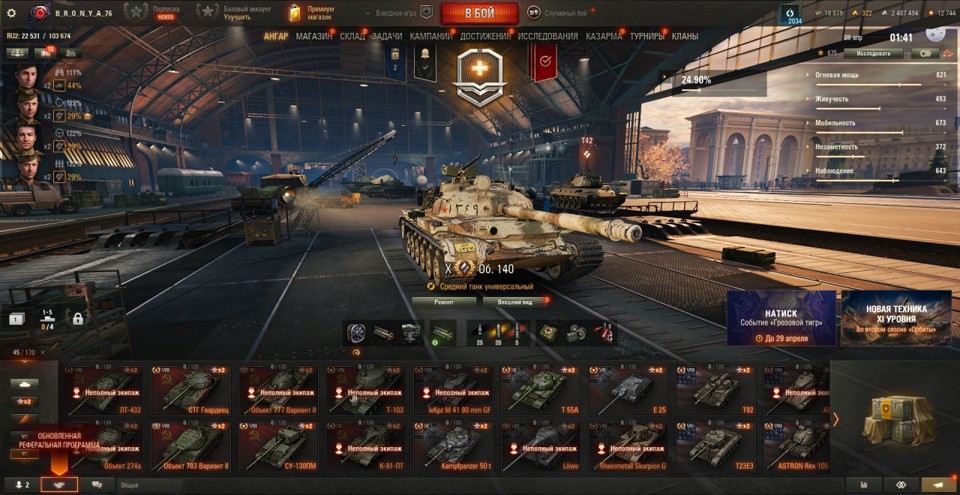Open the КАЗАРМА tab
This screenshot has width=960, height=495.
pos(604,36)
